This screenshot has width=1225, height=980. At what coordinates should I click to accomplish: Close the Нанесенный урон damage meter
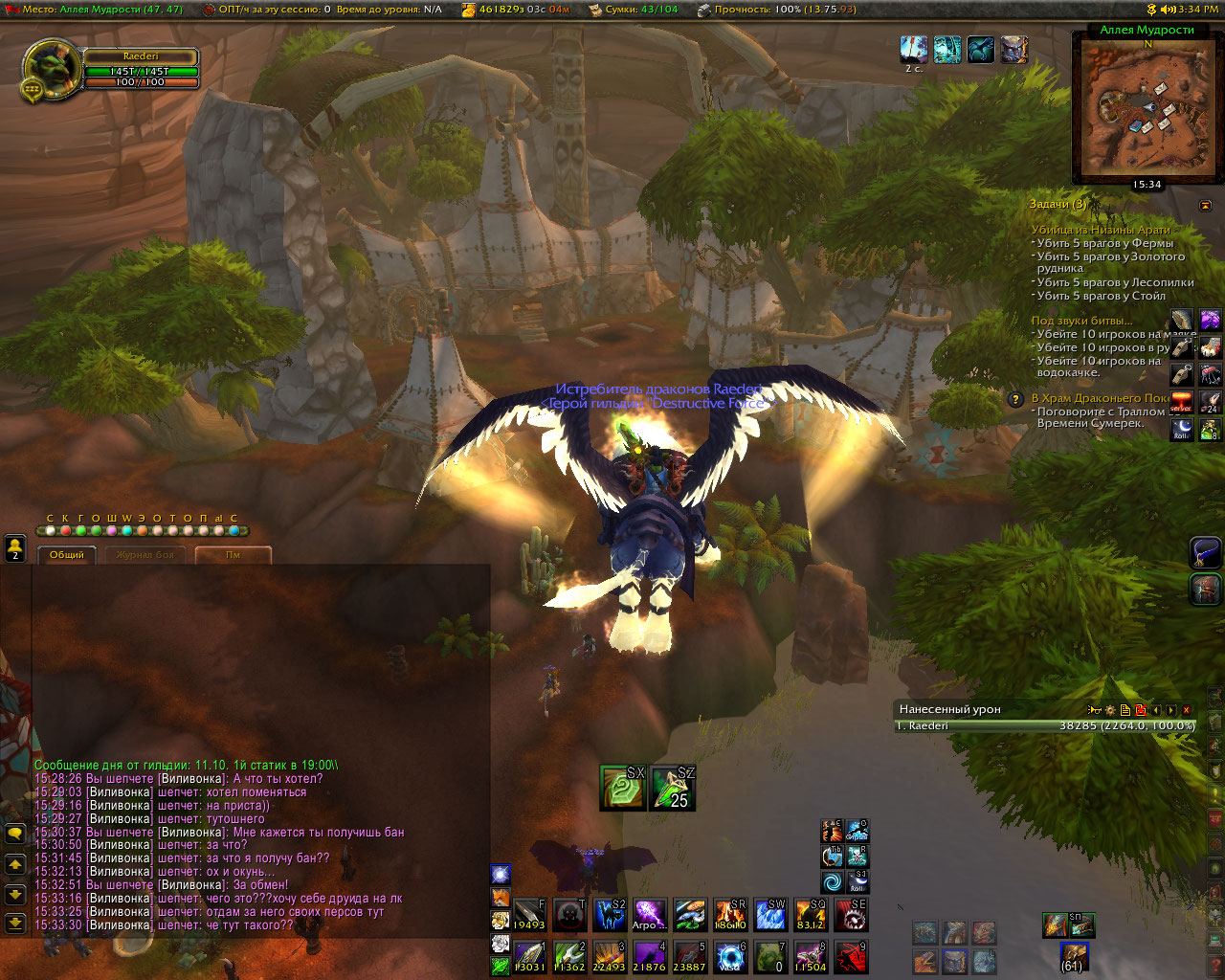[1187, 710]
